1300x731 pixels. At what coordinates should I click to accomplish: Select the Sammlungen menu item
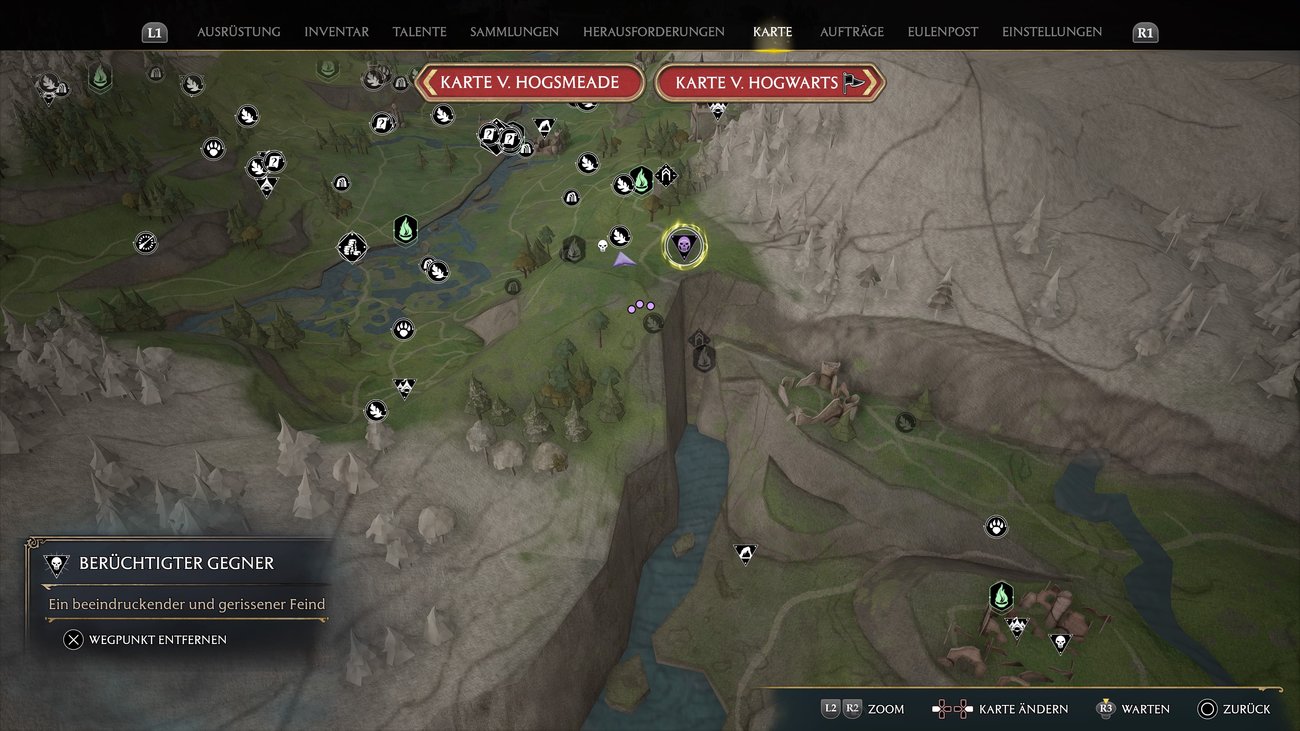click(513, 31)
